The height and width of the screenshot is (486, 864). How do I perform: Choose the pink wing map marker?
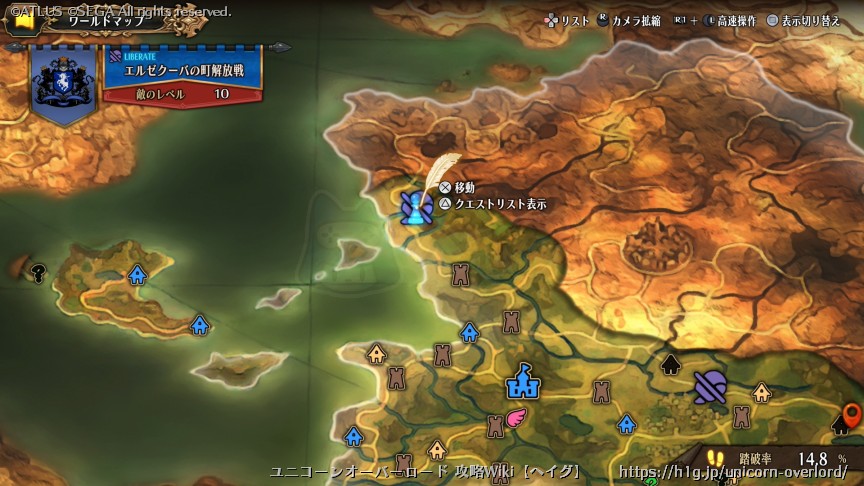516,417
